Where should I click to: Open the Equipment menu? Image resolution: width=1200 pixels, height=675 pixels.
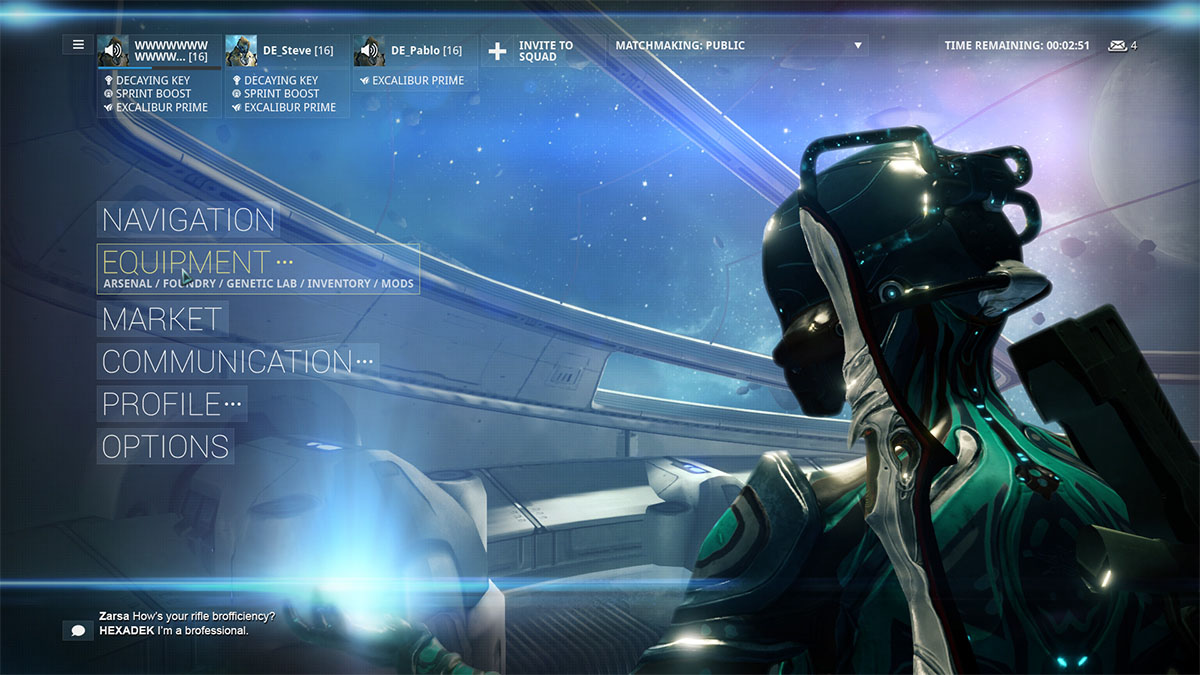186,263
